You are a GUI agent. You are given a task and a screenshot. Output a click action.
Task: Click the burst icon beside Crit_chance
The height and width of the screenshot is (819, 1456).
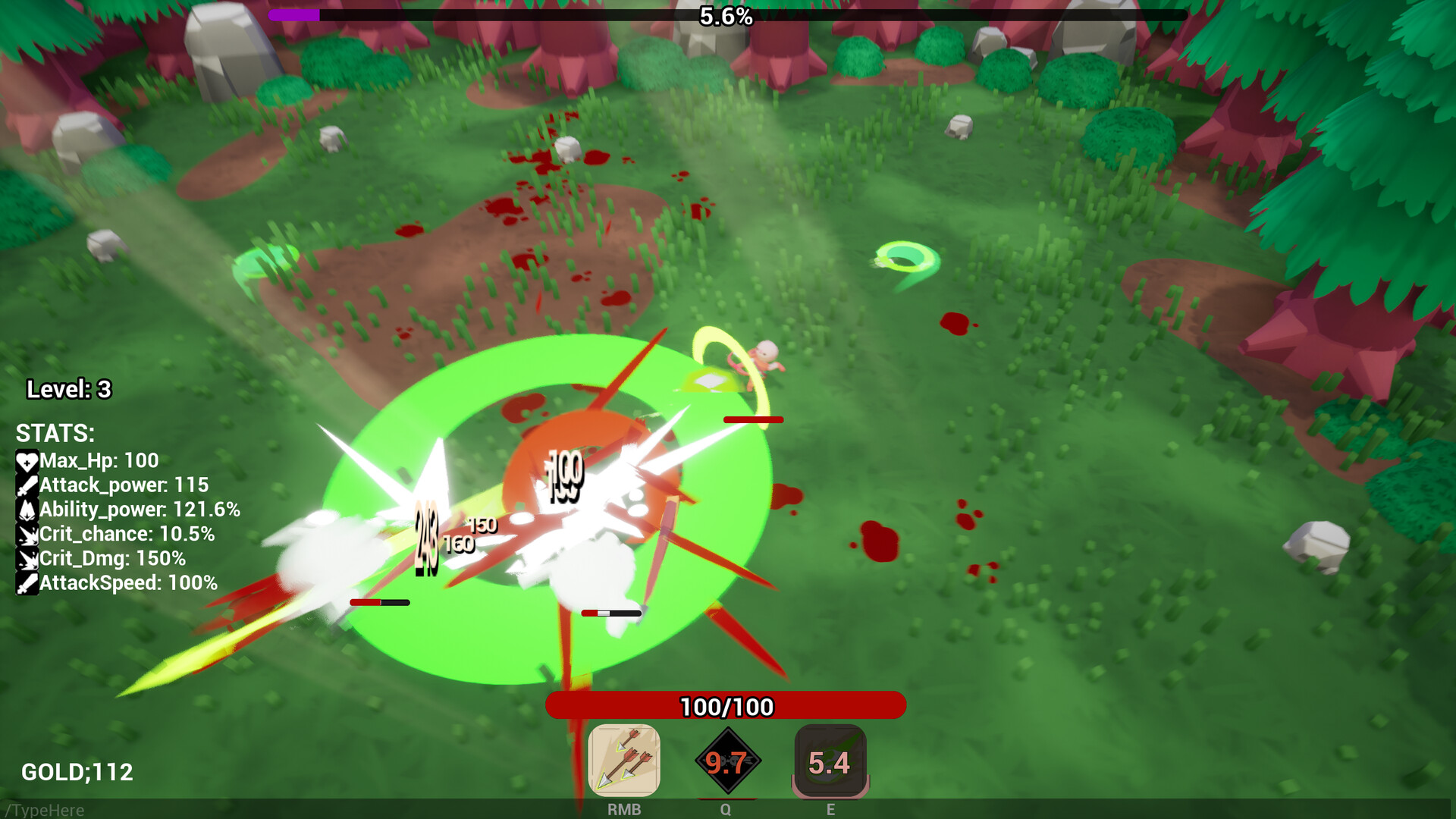27,535
